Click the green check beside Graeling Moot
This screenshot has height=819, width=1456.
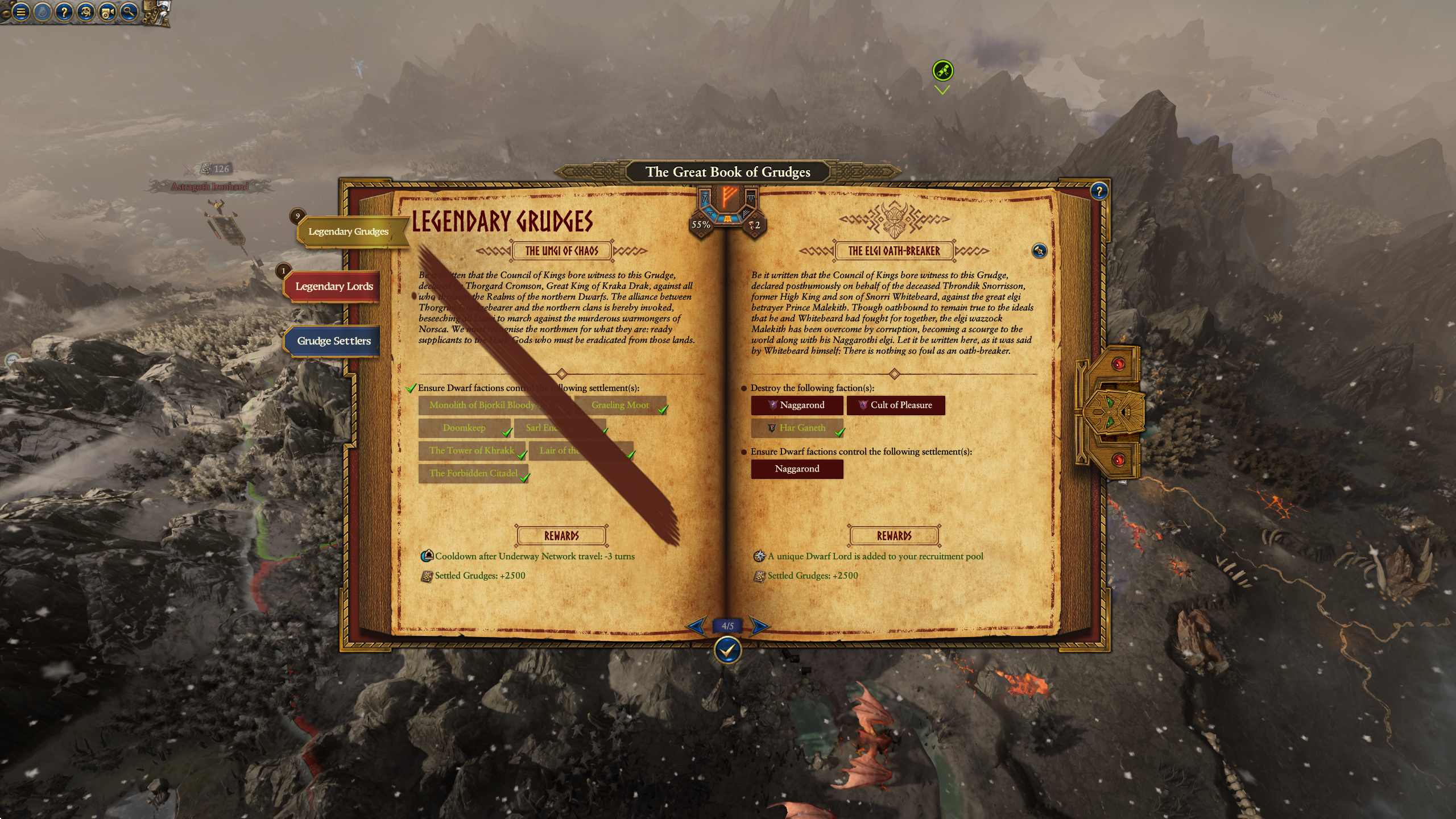(x=663, y=408)
